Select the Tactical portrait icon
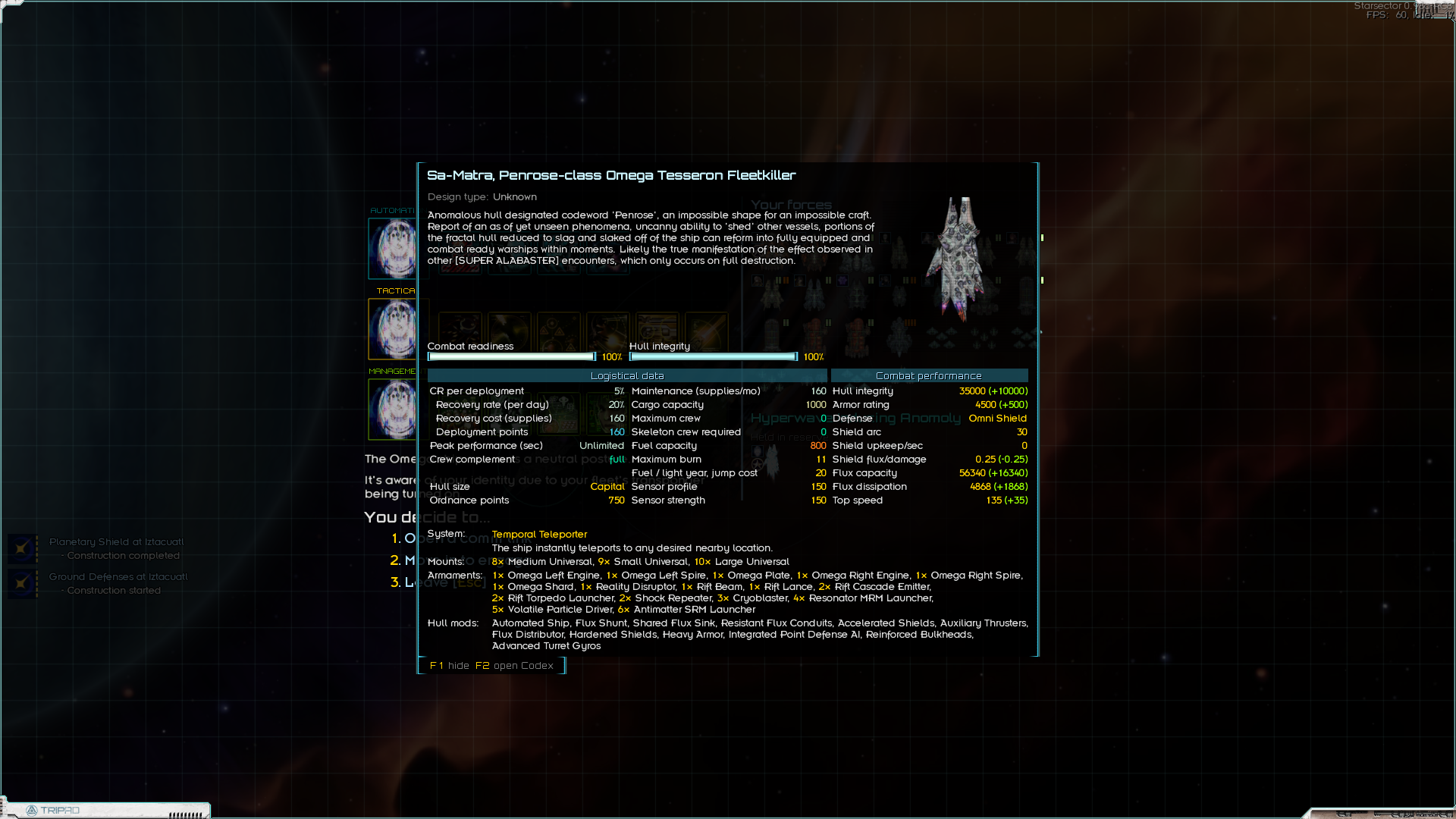This screenshot has height=819, width=1456. 393,329
